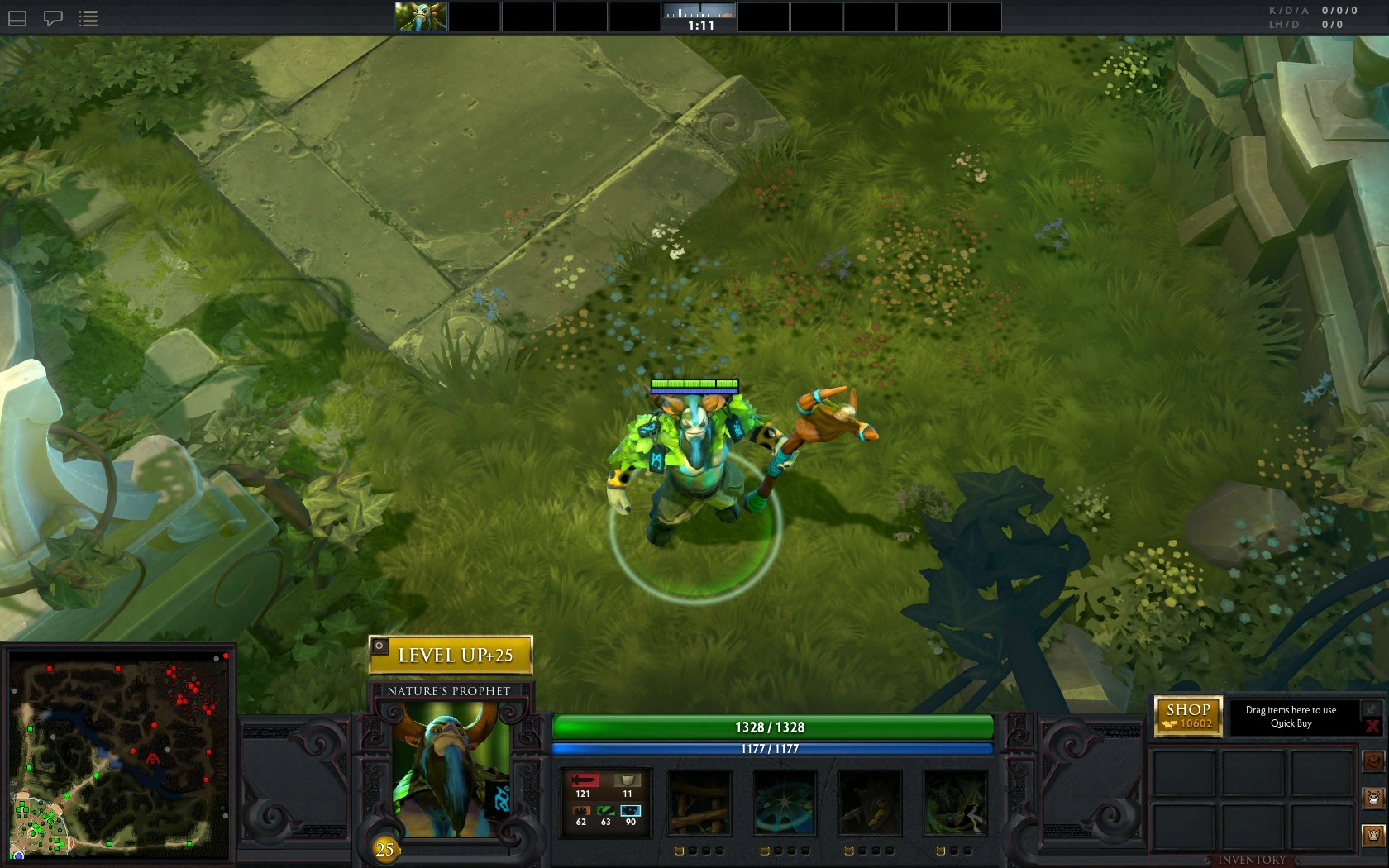Click the Level Up +25 button
The height and width of the screenshot is (868, 1389).
451,656
